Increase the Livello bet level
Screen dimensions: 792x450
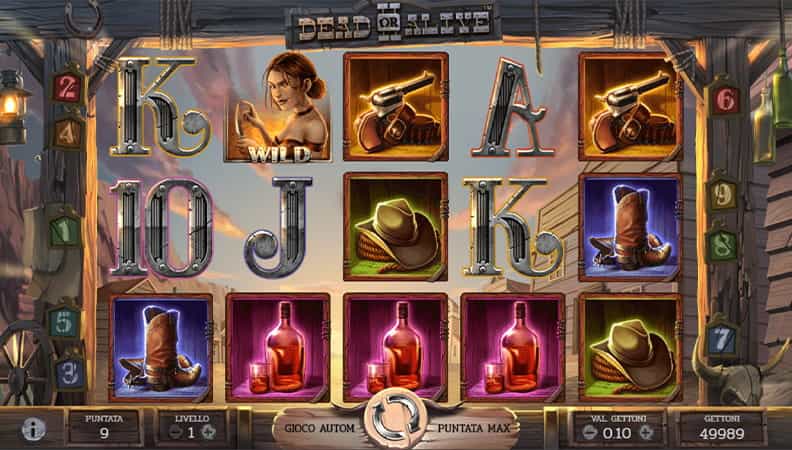209,432
